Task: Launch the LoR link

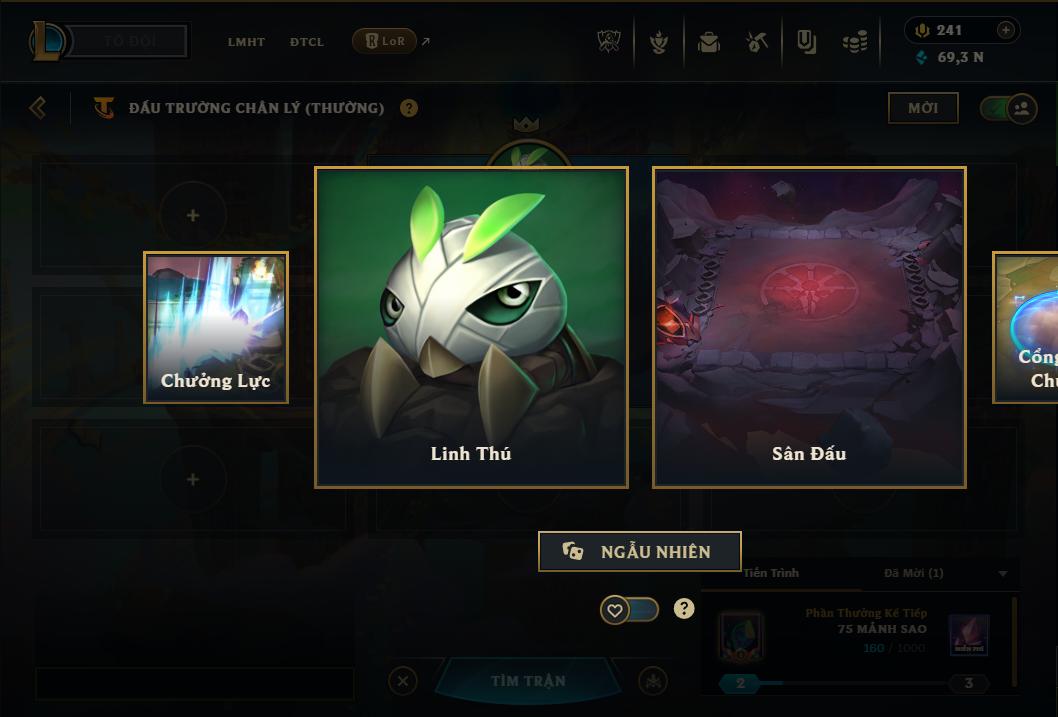Action: point(385,41)
